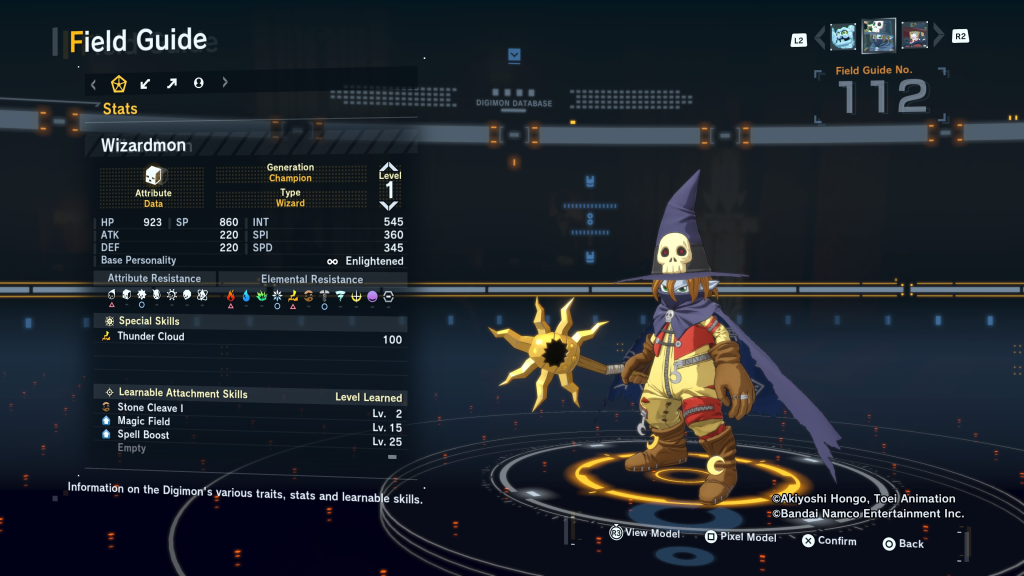This screenshot has height=576, width=1024.
Task: Choose the Magic Field attachment skill row
Action: click(250, 422)
